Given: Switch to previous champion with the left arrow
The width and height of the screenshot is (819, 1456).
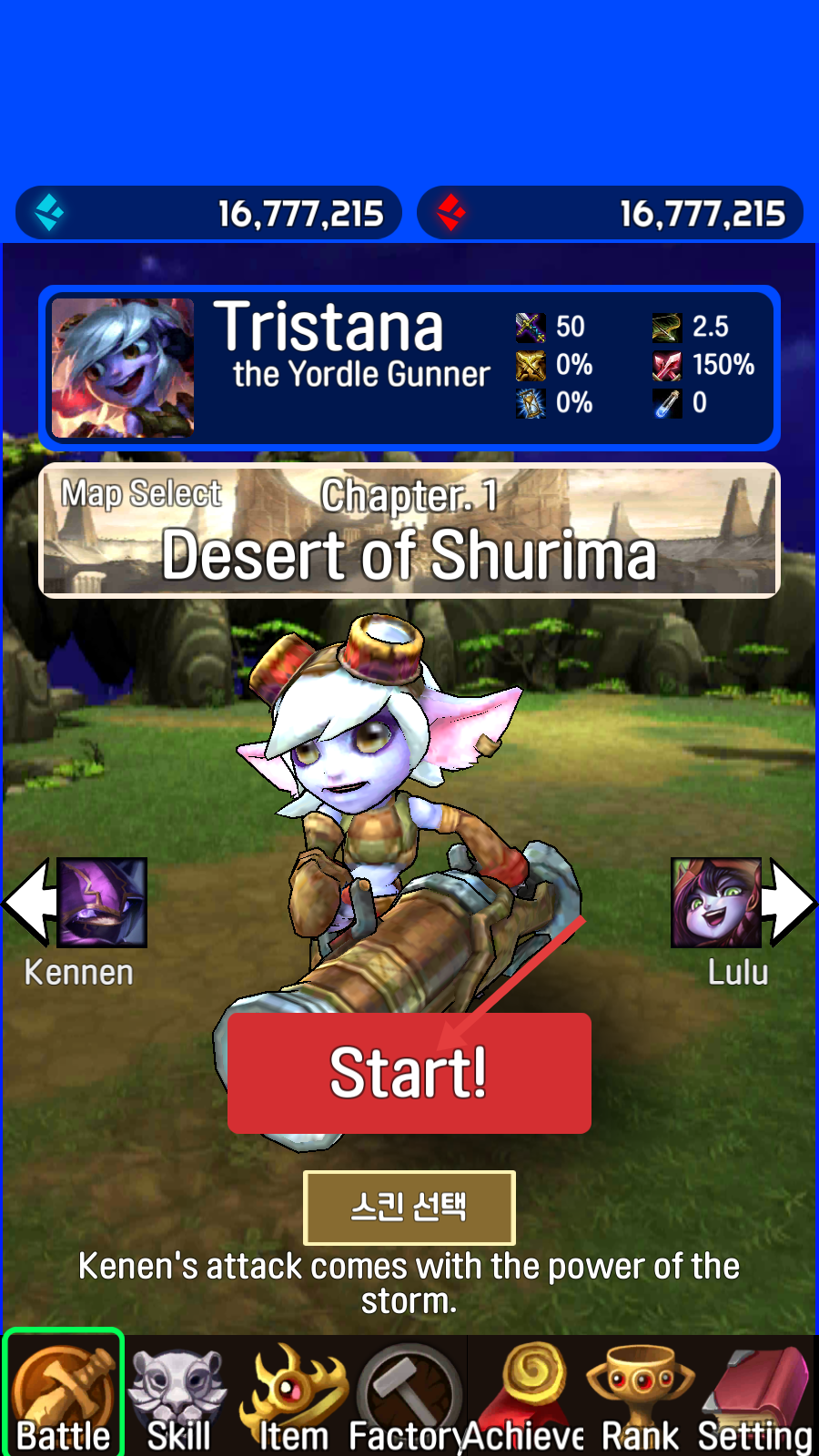Looking at the screenshot, I should (27, 902).
